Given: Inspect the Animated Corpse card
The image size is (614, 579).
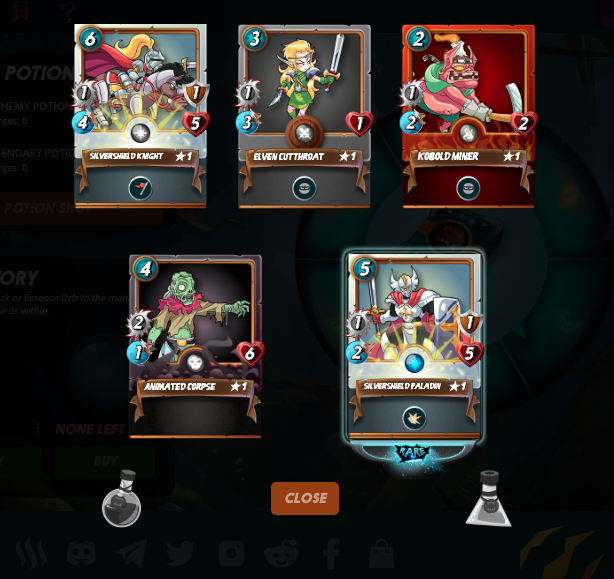Looking at the screenshot, I should (x=195, y=345).
